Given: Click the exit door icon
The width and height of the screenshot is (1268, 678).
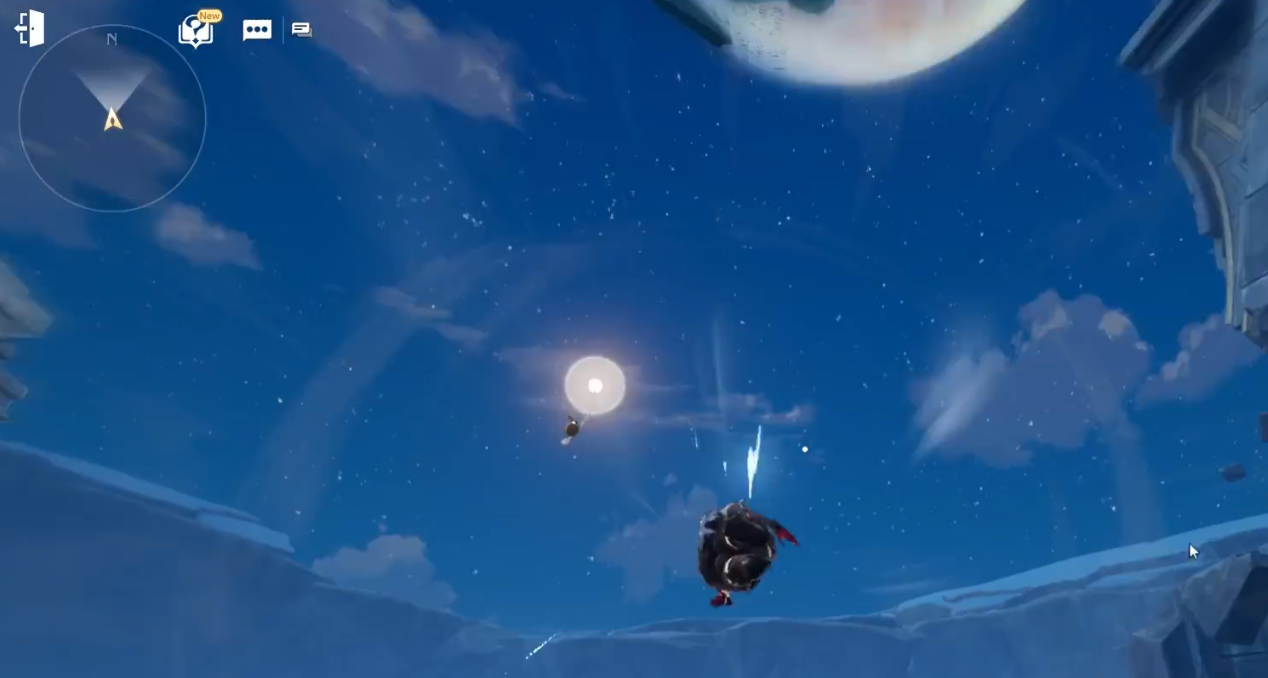Looking at the screenshot, I should point(30,28).
